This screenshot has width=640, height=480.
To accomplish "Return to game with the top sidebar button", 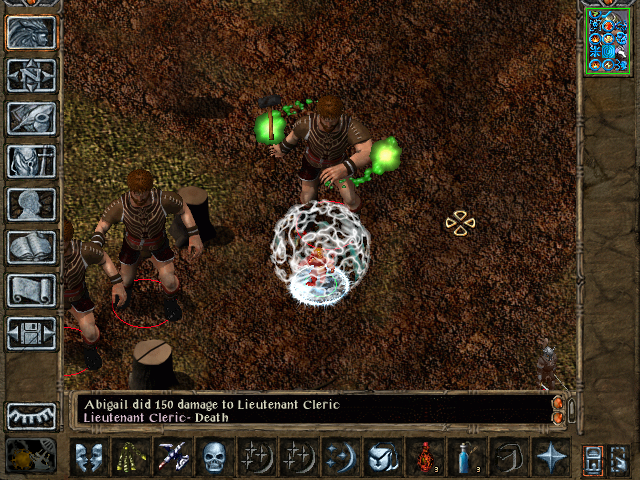I will click(32, 32).
